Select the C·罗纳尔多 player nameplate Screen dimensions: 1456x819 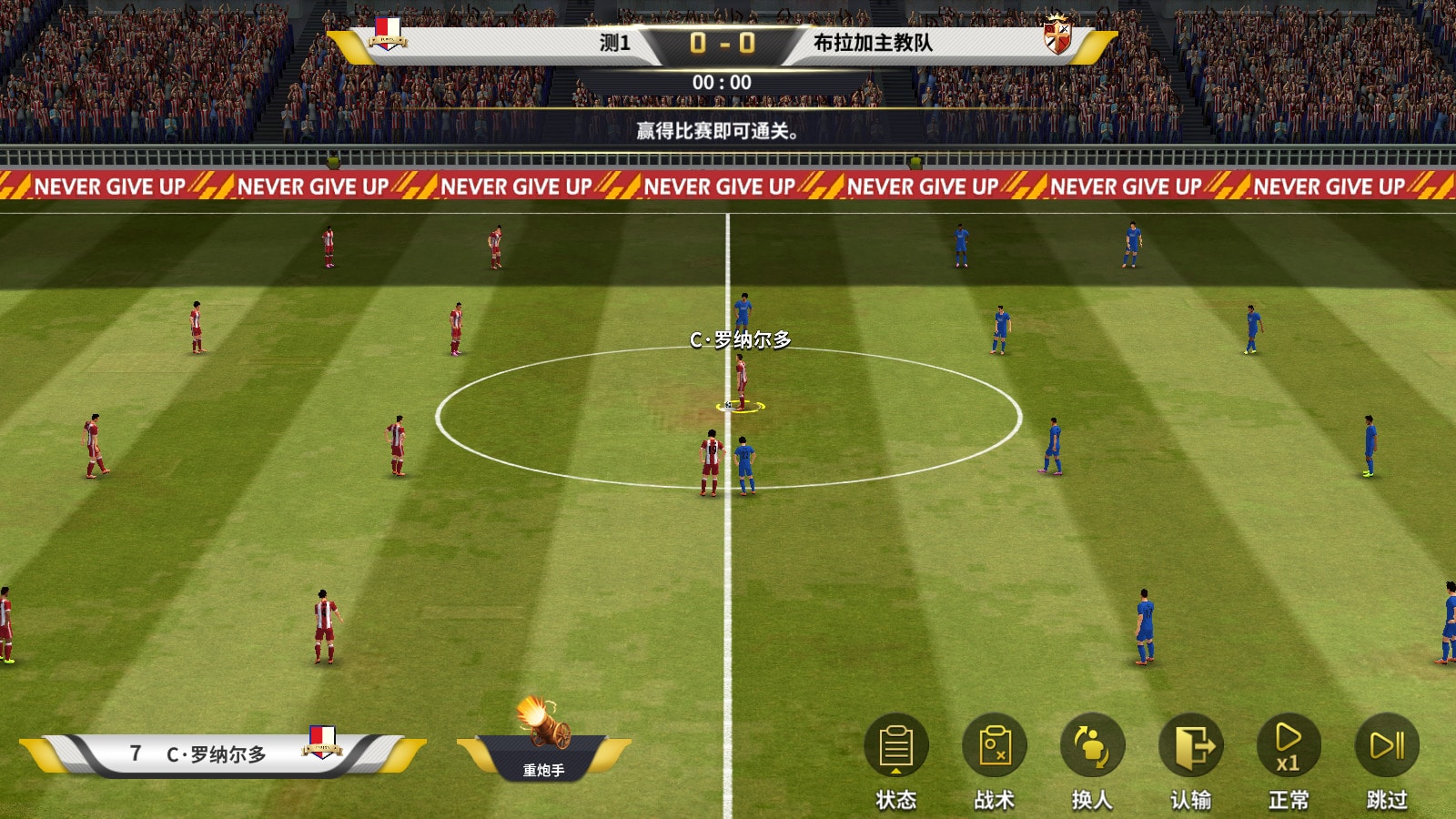[218, 753]
